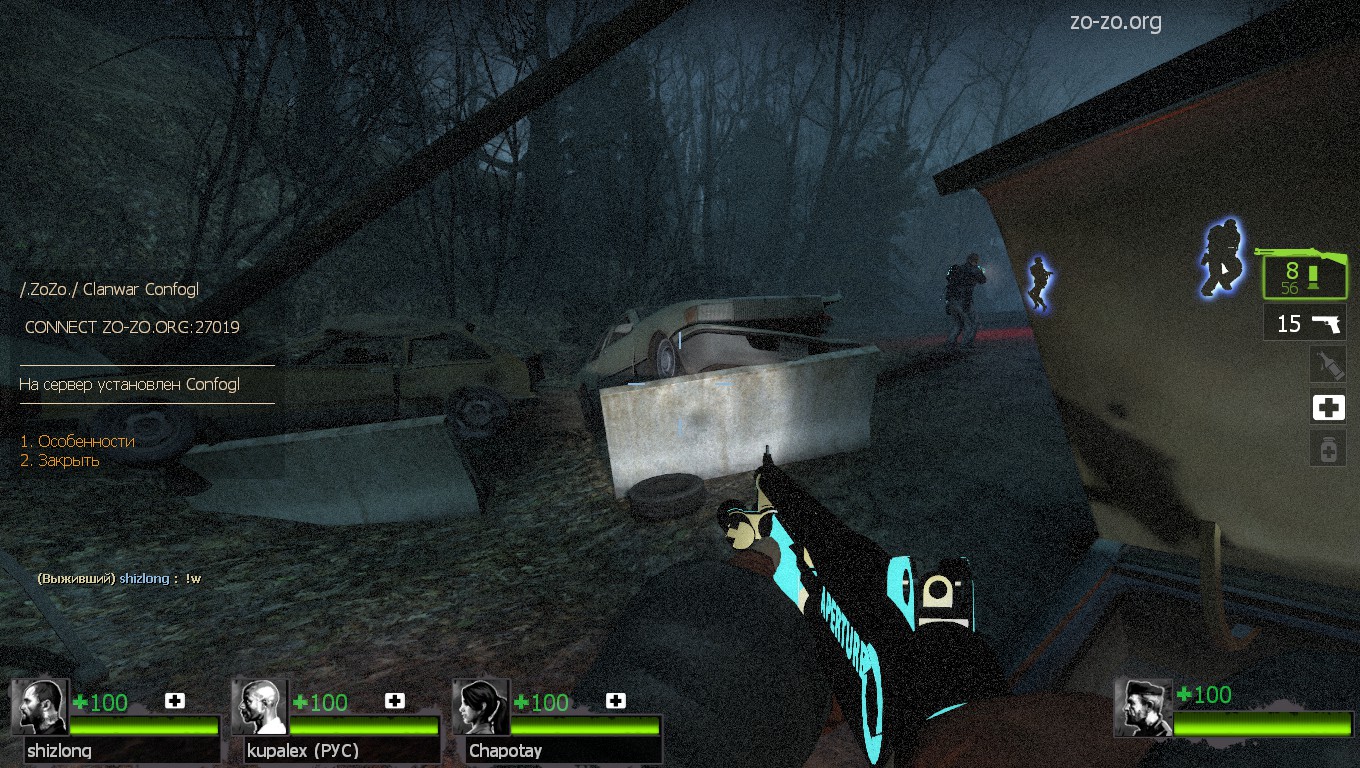Screen dimensions: 1360x768
Task: Click shizlong's chat message line
Action: click(119, 579)
